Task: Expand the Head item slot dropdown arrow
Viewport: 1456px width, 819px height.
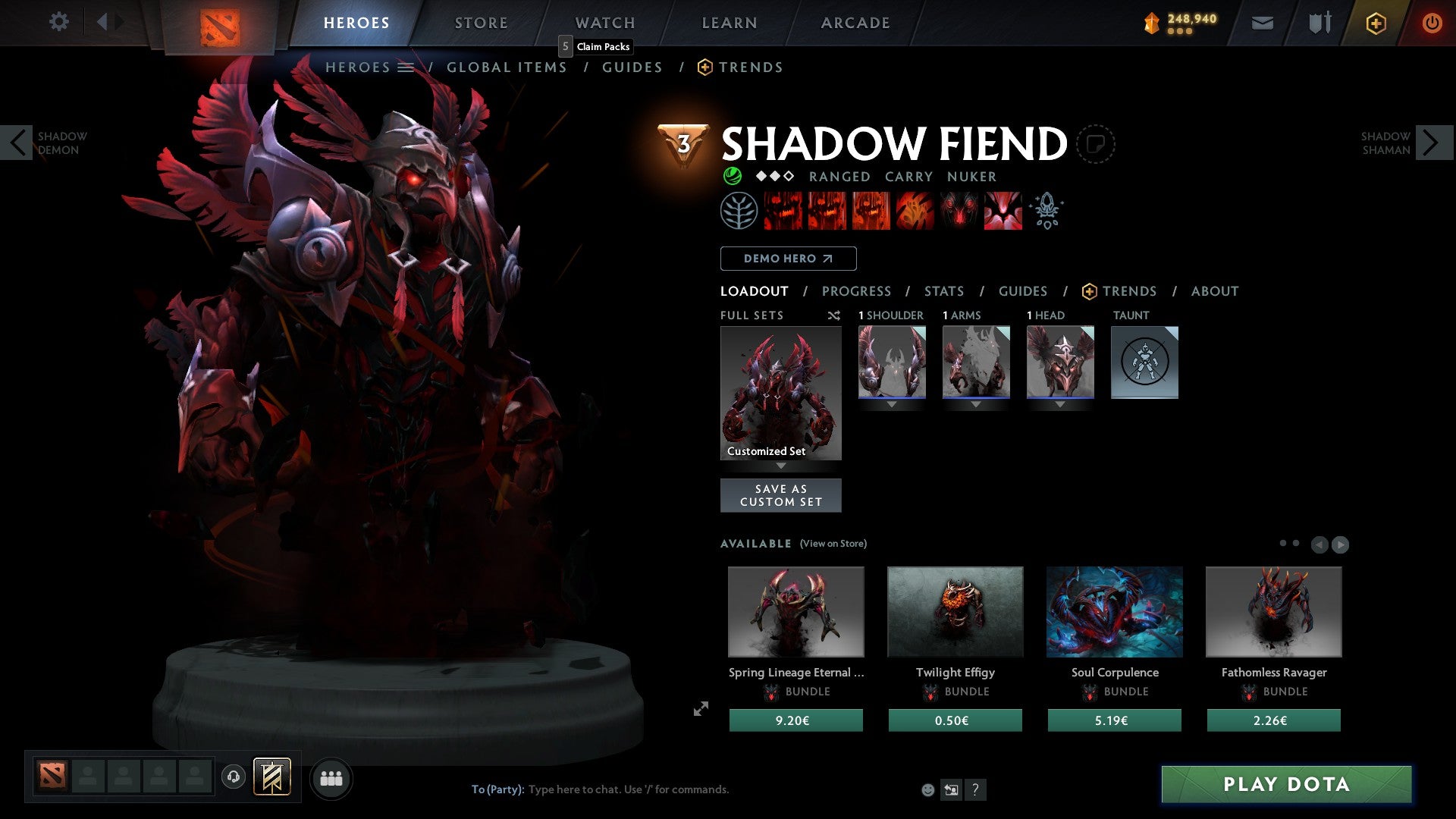Action: click(x=1059, y=404)
